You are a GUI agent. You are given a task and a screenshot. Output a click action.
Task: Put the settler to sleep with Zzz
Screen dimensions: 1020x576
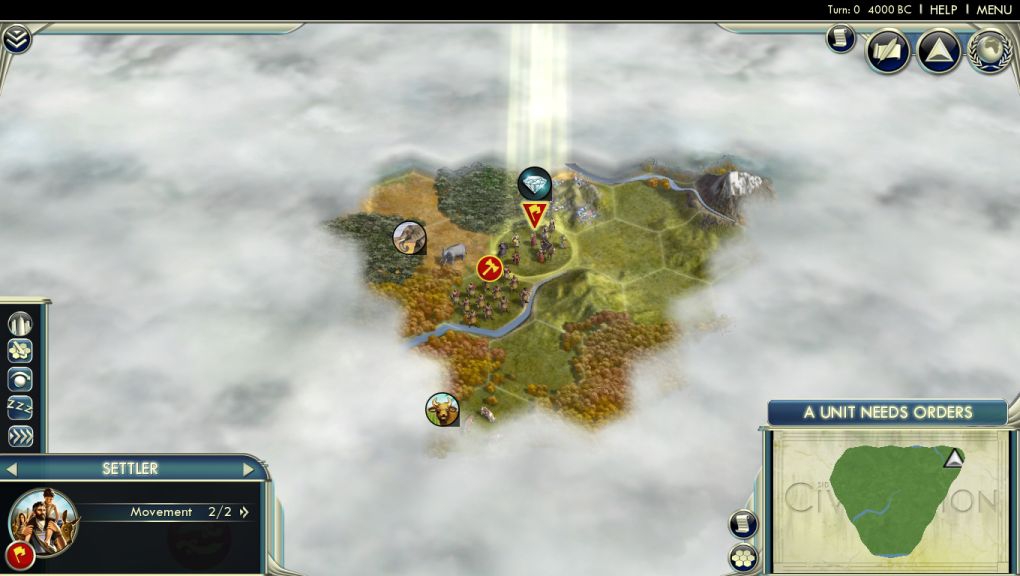[x=20, y=407]
